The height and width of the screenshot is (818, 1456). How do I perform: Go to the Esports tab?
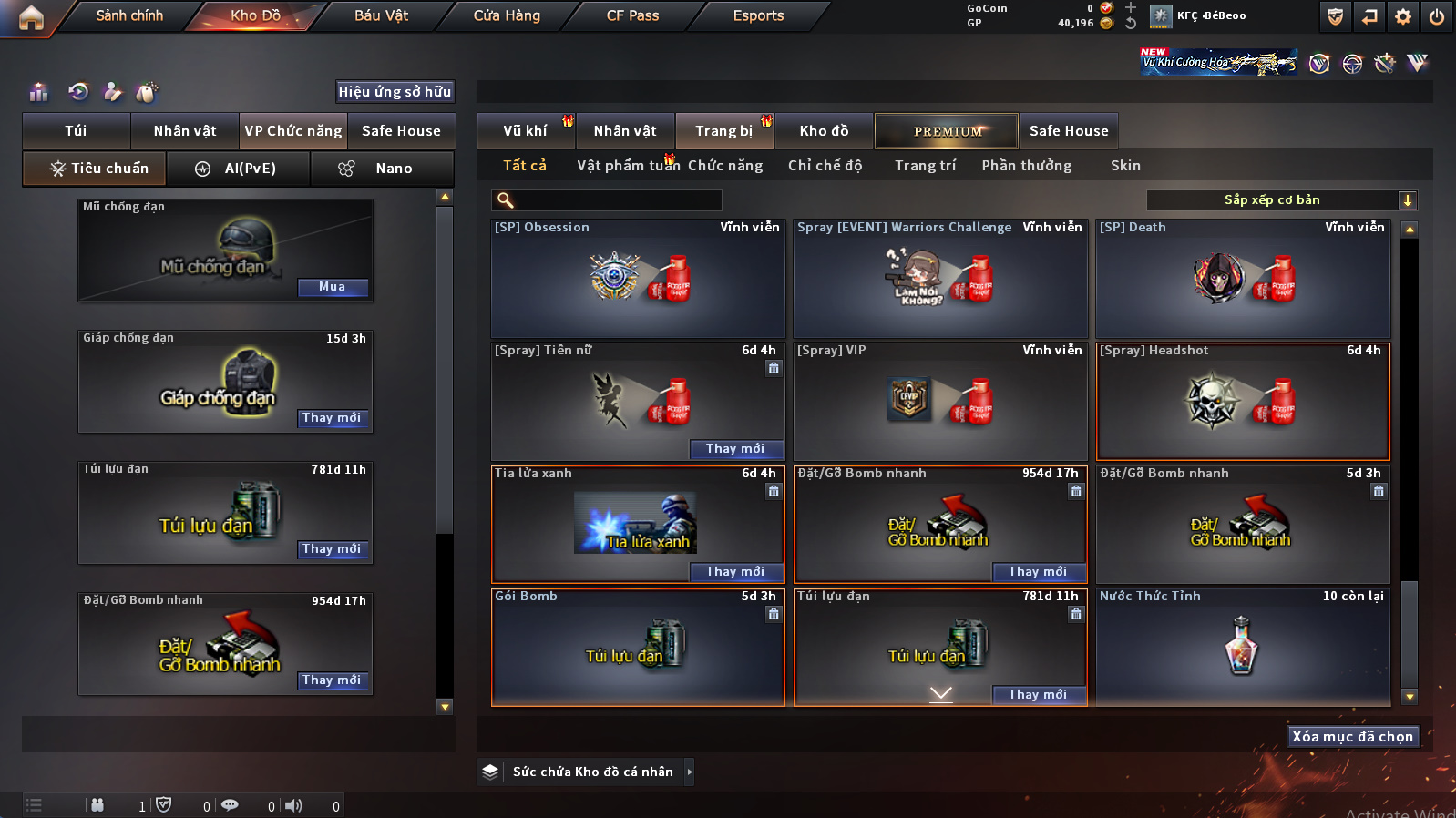(758, 15)
